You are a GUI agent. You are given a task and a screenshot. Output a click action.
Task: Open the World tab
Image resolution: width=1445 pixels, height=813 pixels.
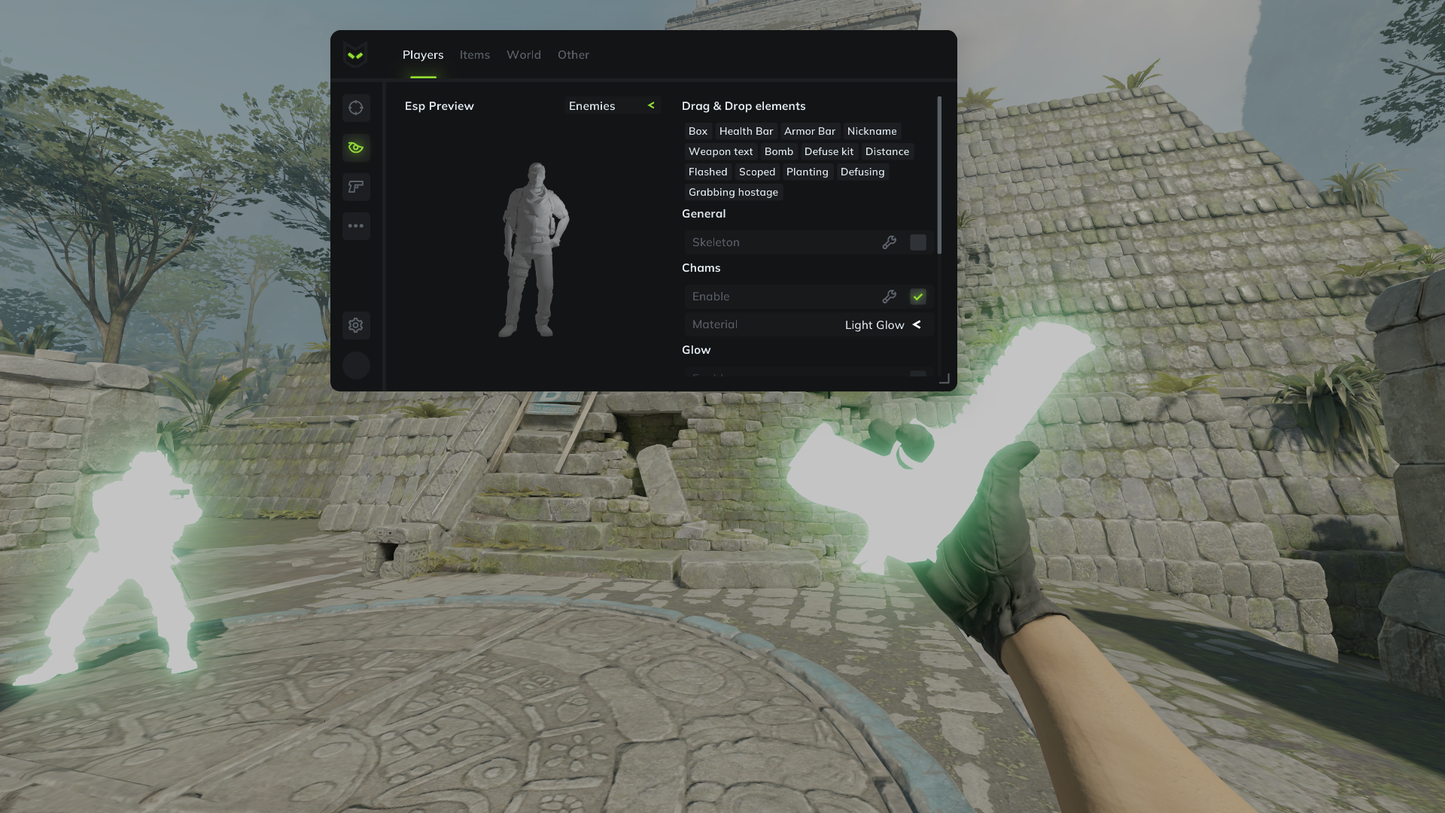(523, 54)
